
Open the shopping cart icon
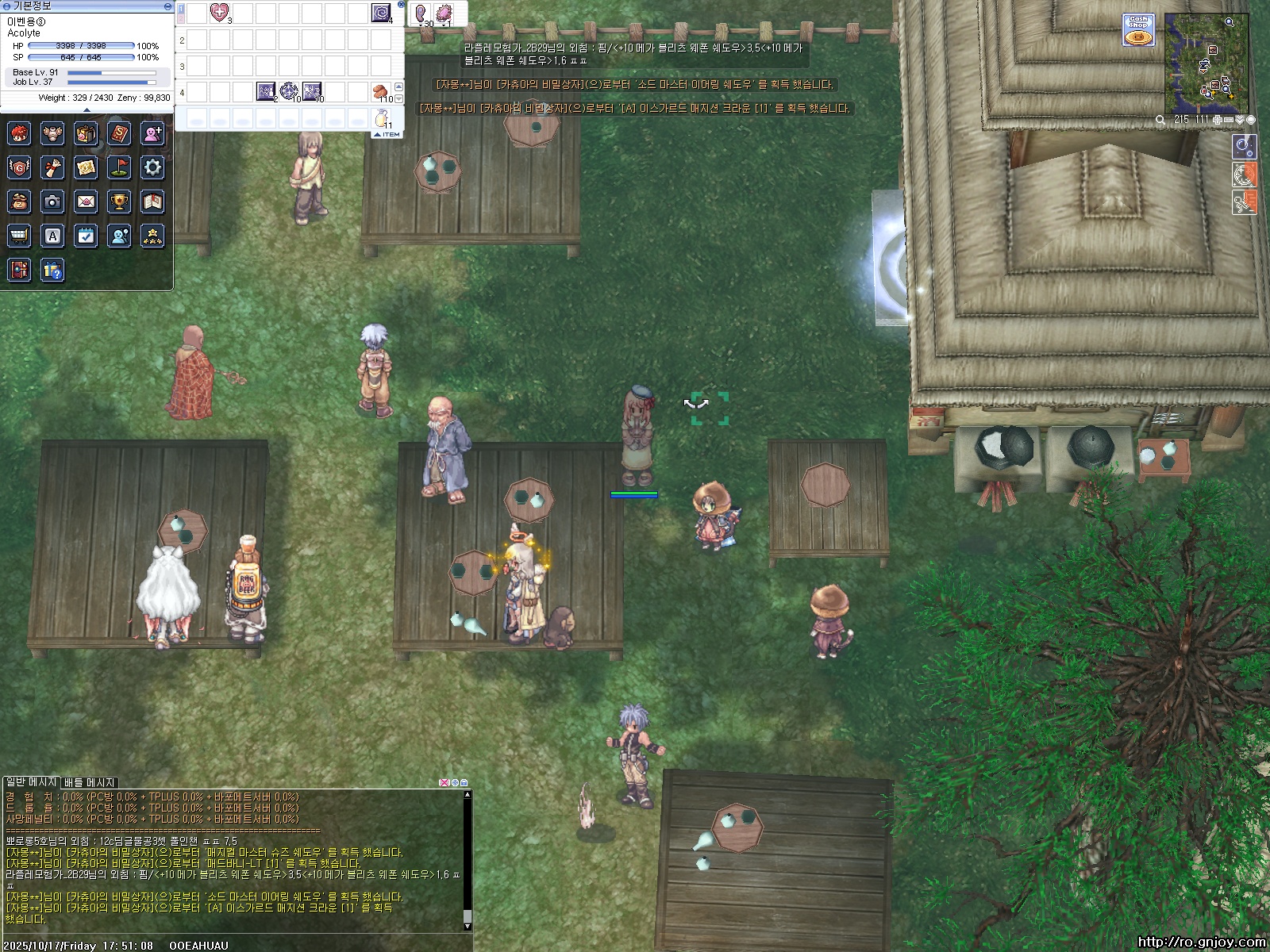(19, 236)
